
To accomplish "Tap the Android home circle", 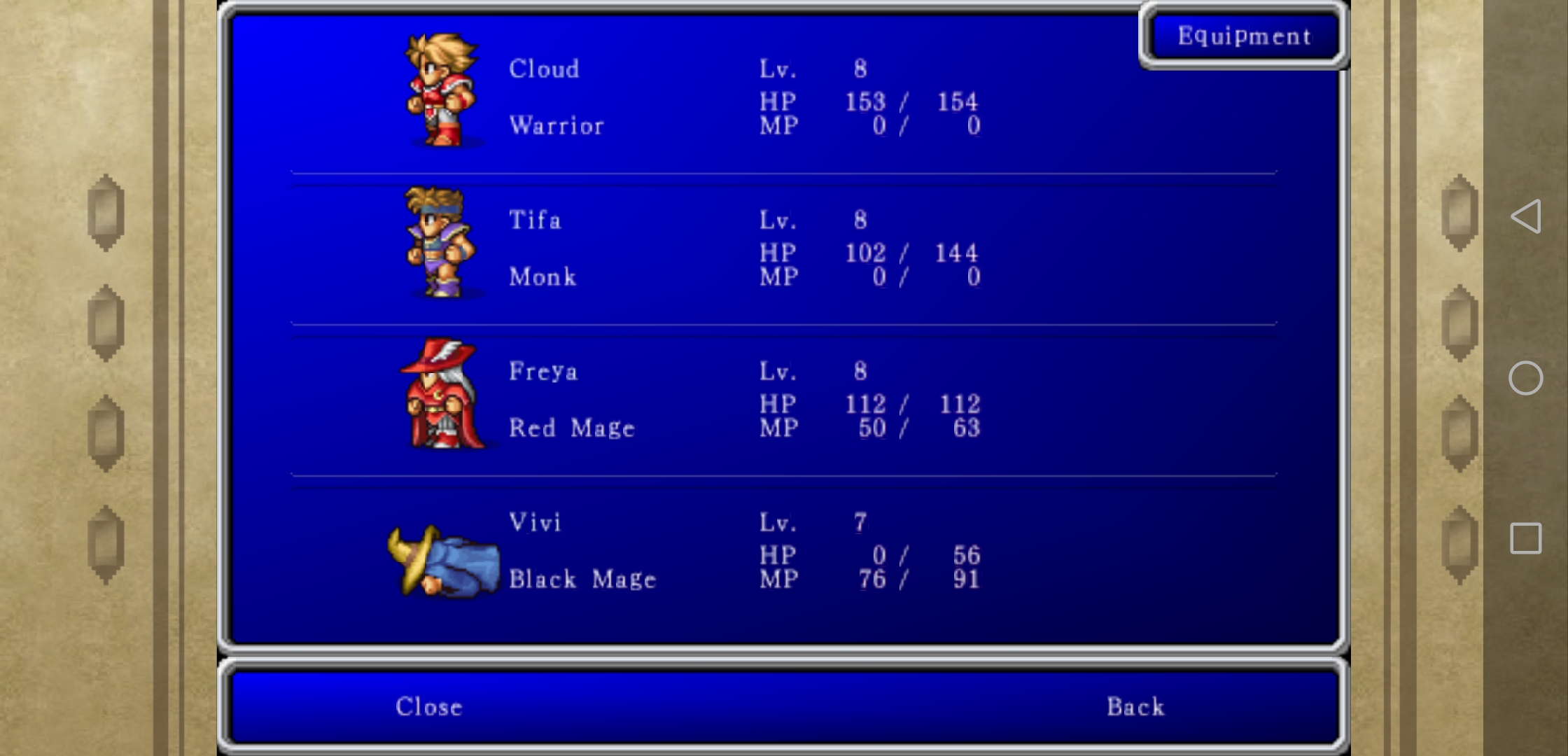I will click(x=1526, y=378).
